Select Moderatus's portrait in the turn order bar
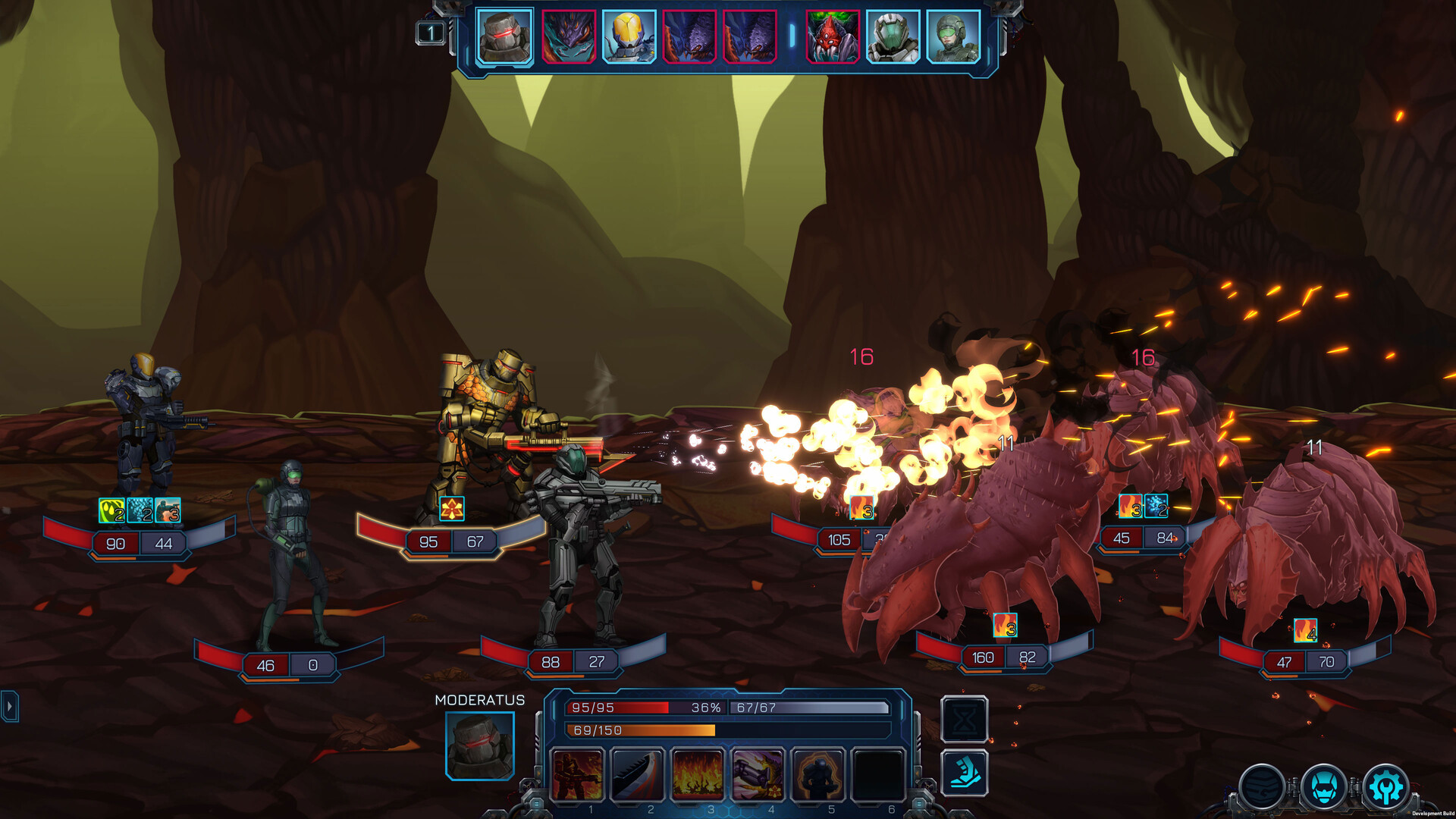The width and height of the screenshot is (1456, 819). click(x=505, y=36)
